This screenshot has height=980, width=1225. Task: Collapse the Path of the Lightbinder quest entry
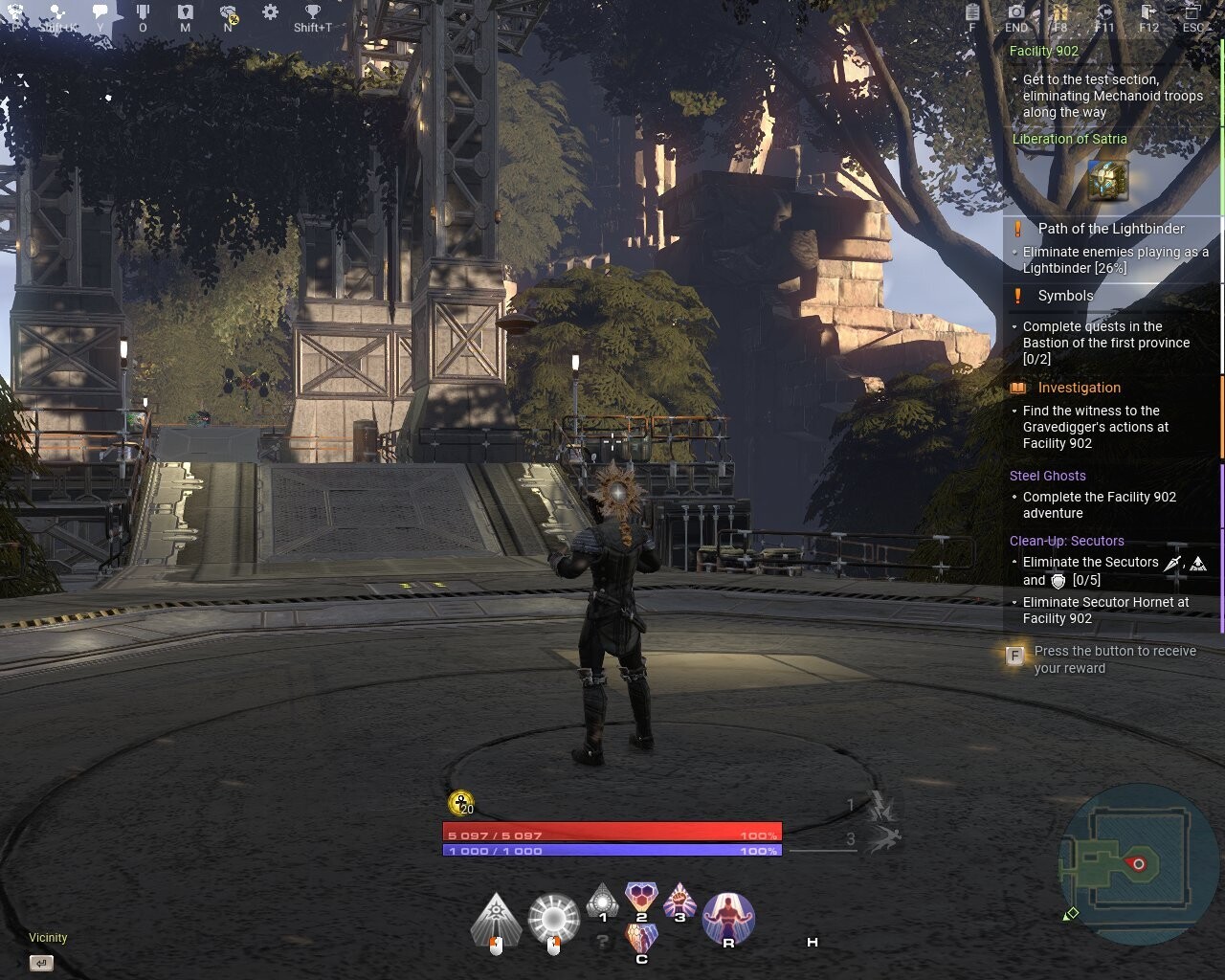(x=1109, y=229)
